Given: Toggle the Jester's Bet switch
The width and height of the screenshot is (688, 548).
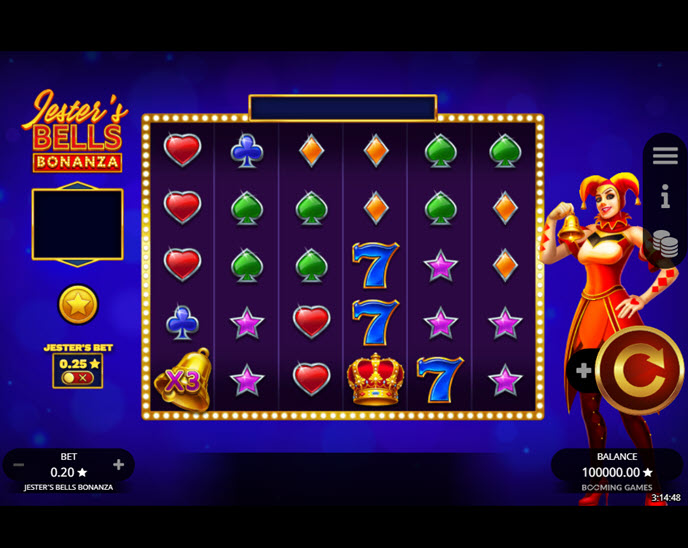Looking at the screenshot, I should point(77,378).
